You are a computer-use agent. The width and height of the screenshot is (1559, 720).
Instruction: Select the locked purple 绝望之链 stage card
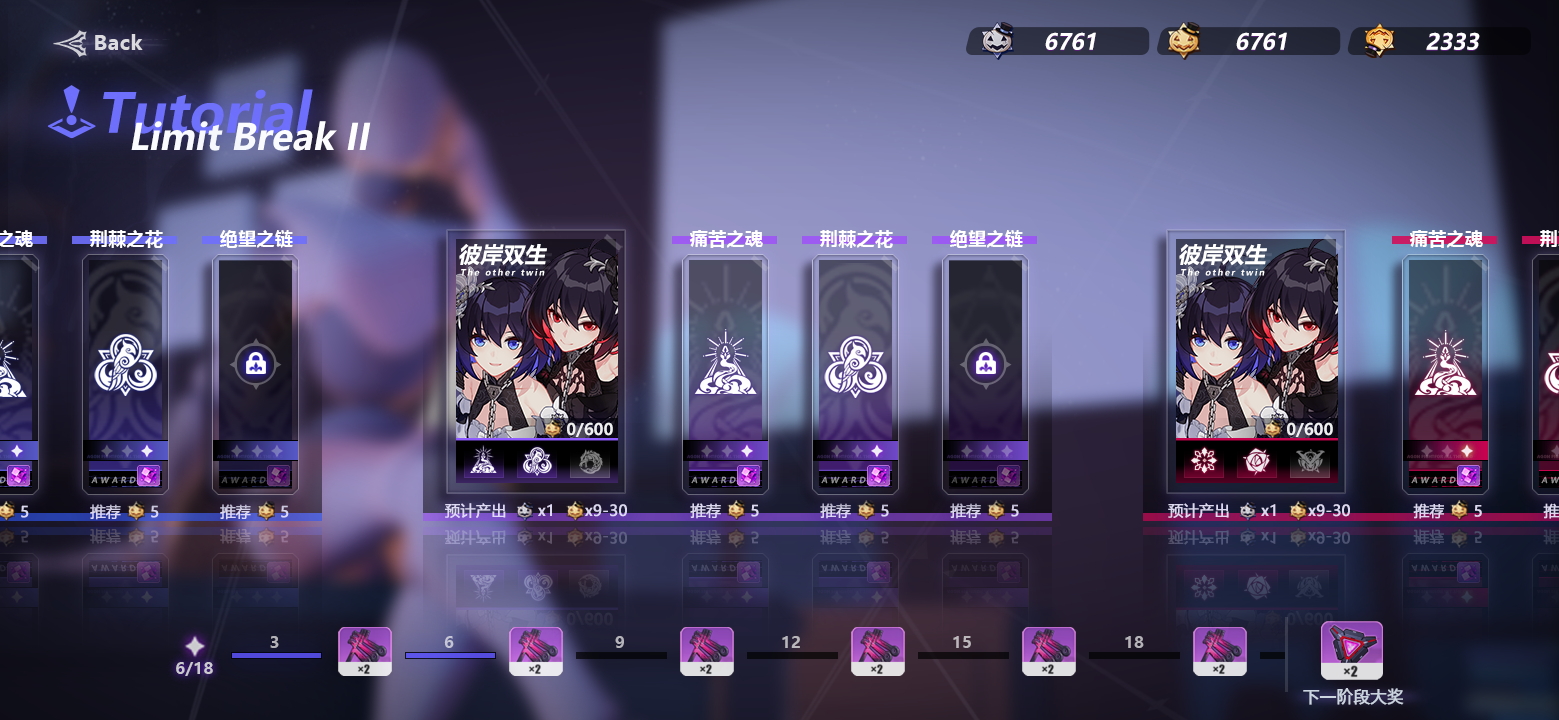(985, 372)
